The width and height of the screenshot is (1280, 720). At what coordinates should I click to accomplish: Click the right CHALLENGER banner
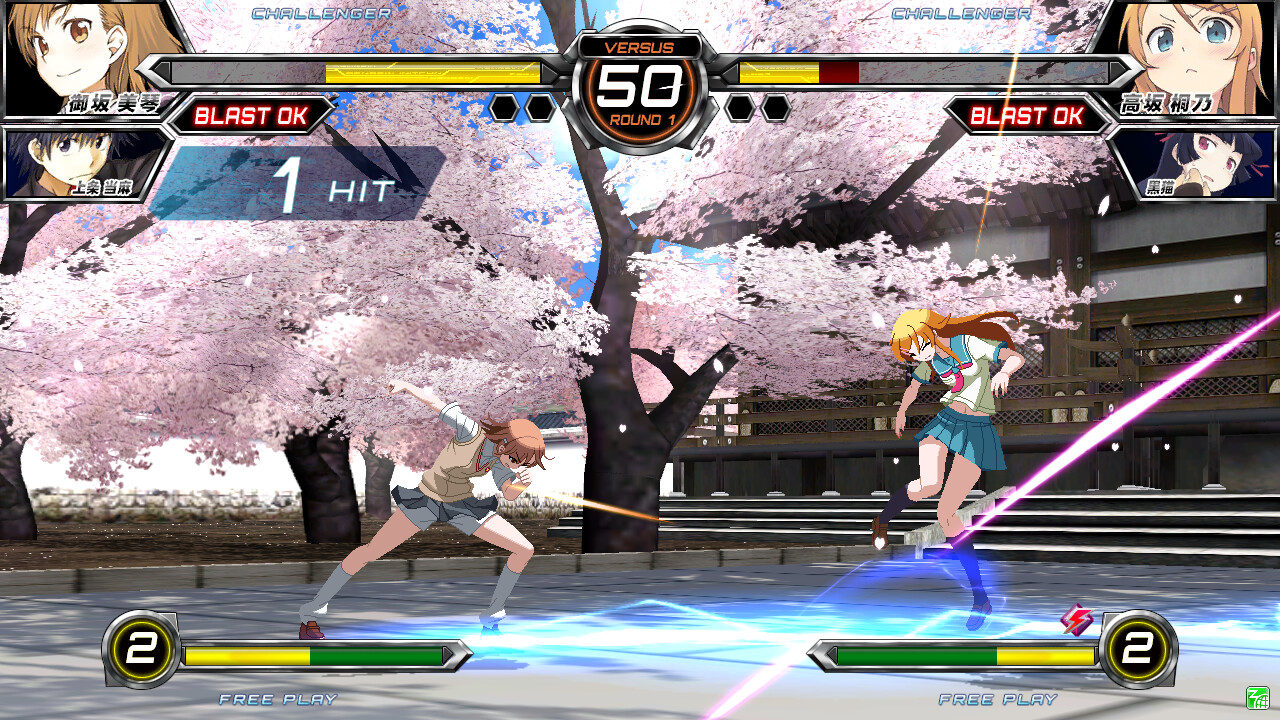958,14
